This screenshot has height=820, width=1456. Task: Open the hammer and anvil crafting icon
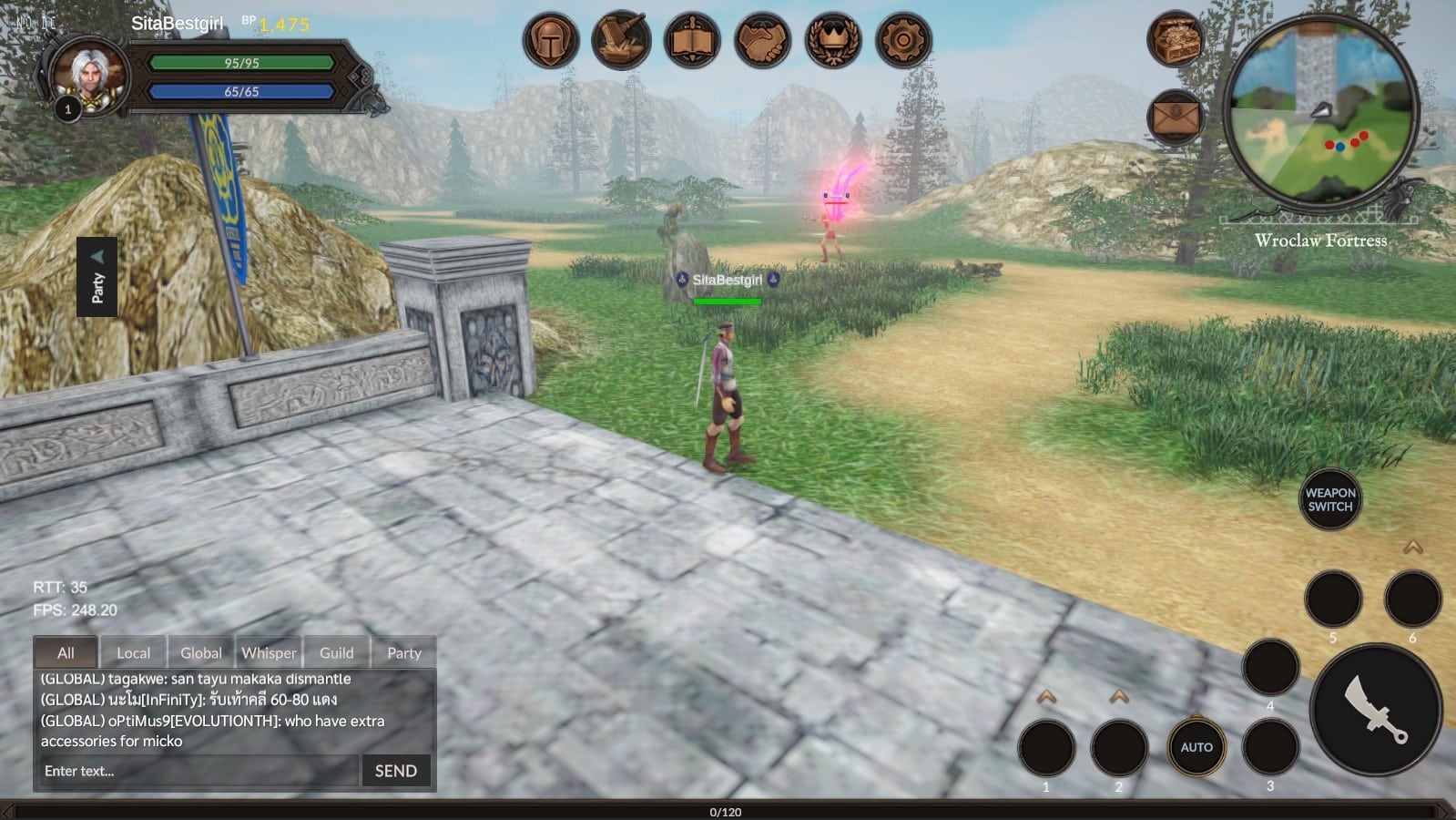(621, 40)
